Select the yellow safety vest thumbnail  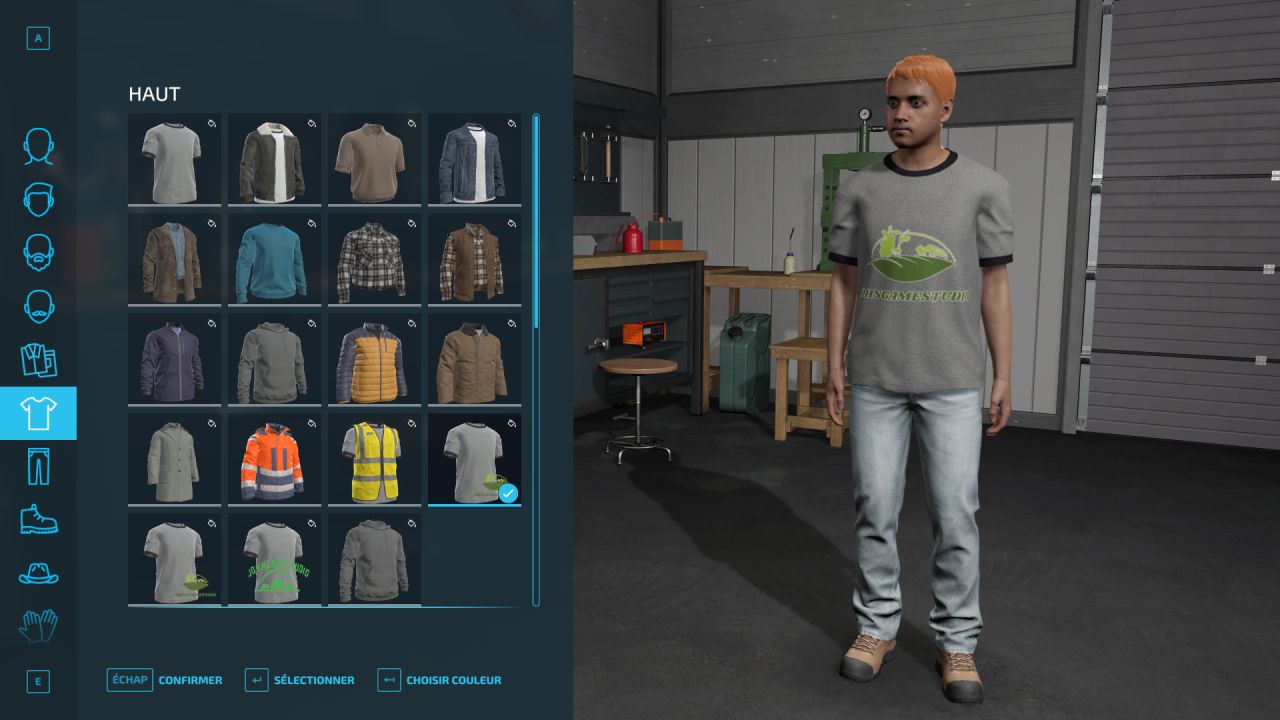click(x=374, y=458)
